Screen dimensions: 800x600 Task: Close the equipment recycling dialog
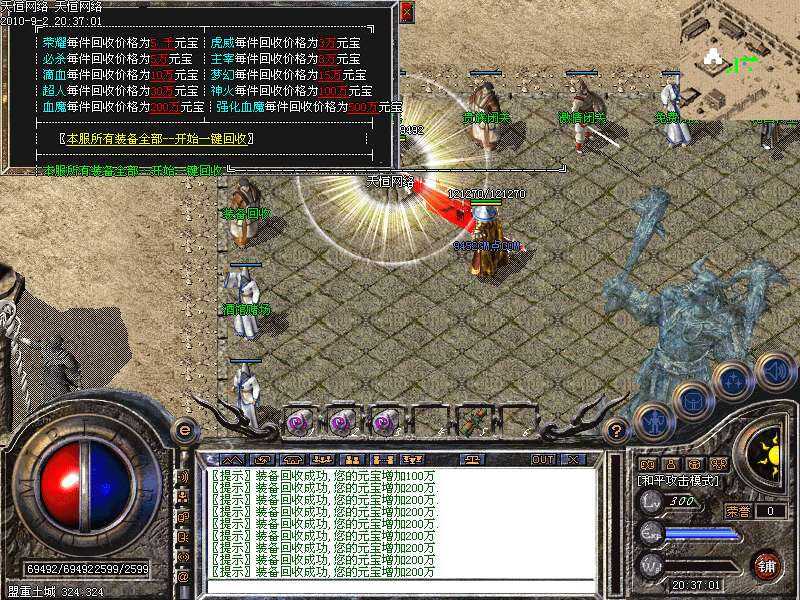(x=406, y=12)
